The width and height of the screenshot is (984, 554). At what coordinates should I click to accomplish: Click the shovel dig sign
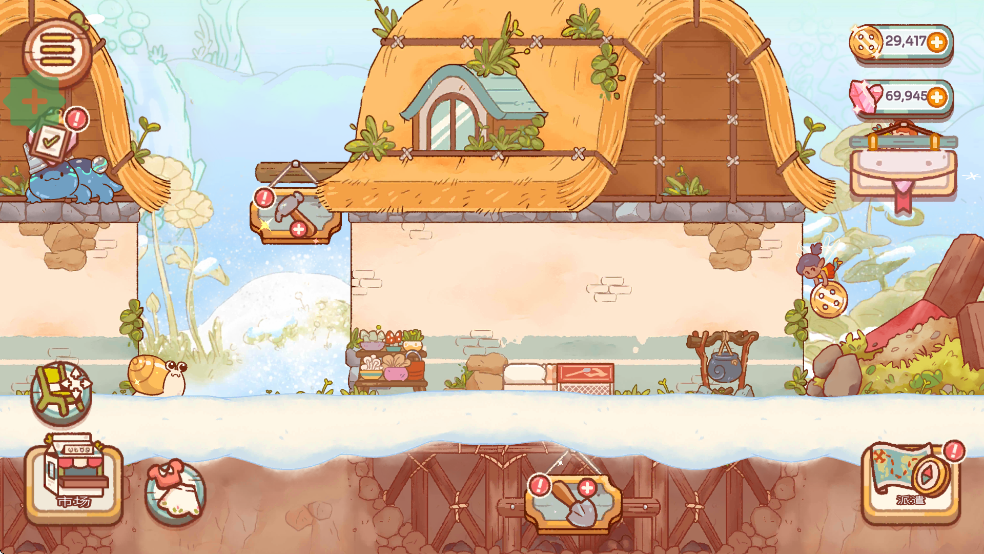coord(573,502)
